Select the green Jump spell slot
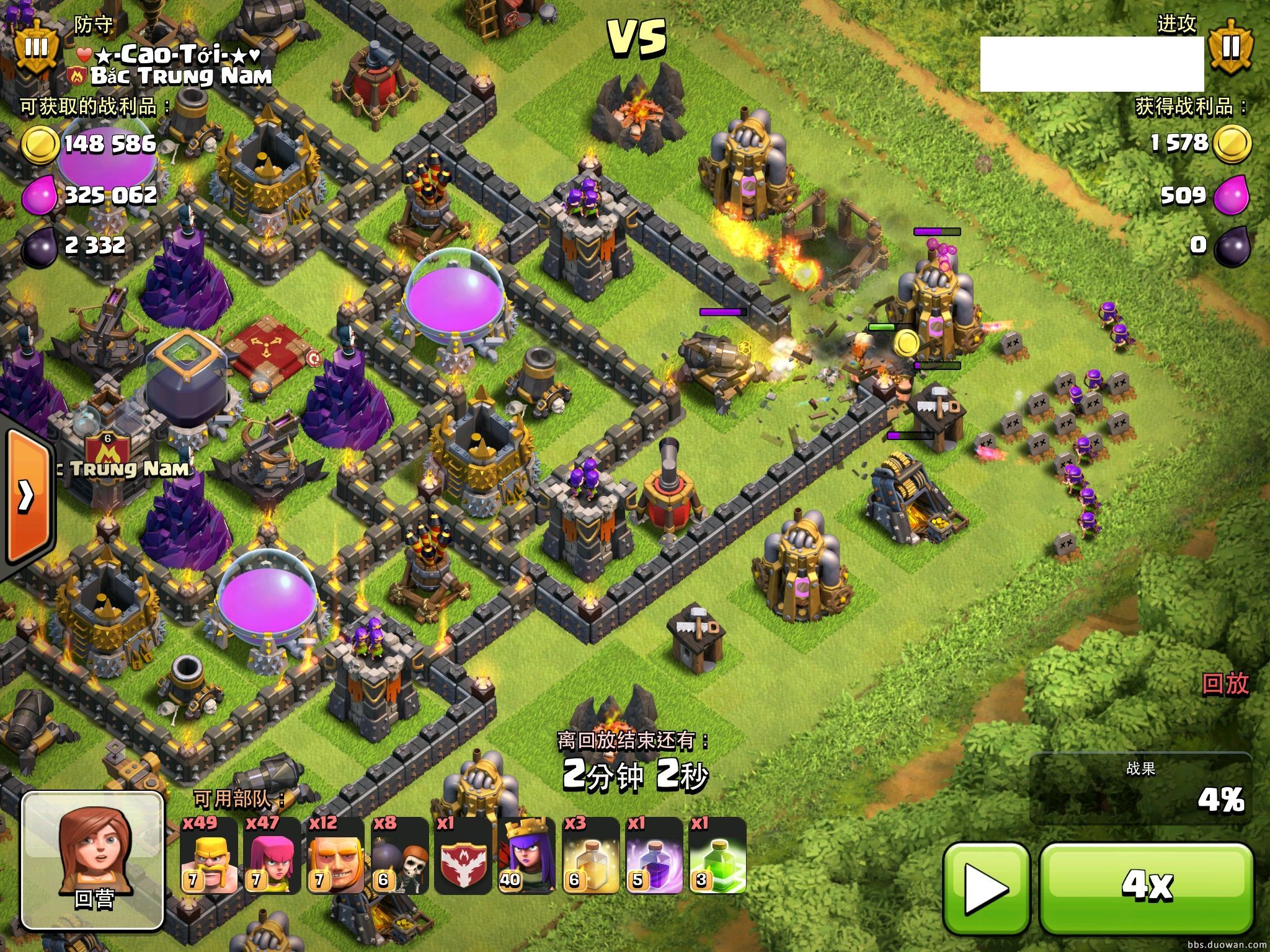The image size is (1270, 952). (x=717, y=857)
